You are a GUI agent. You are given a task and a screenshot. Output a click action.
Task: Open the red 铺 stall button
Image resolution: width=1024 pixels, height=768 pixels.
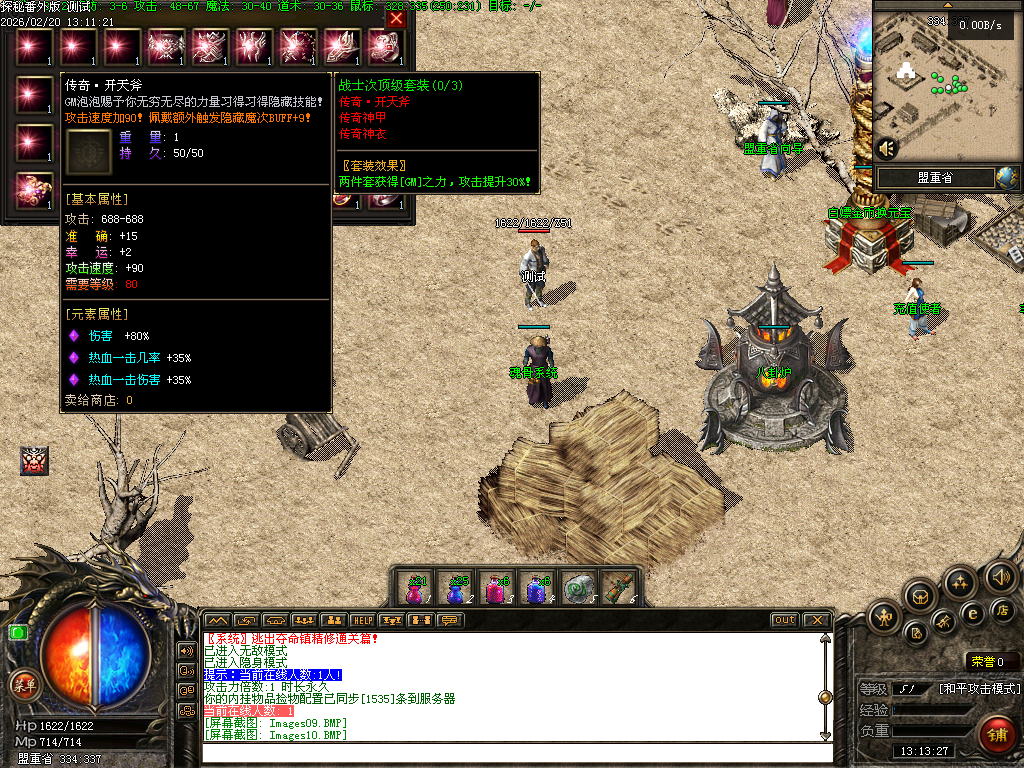[x=996, y=736]
